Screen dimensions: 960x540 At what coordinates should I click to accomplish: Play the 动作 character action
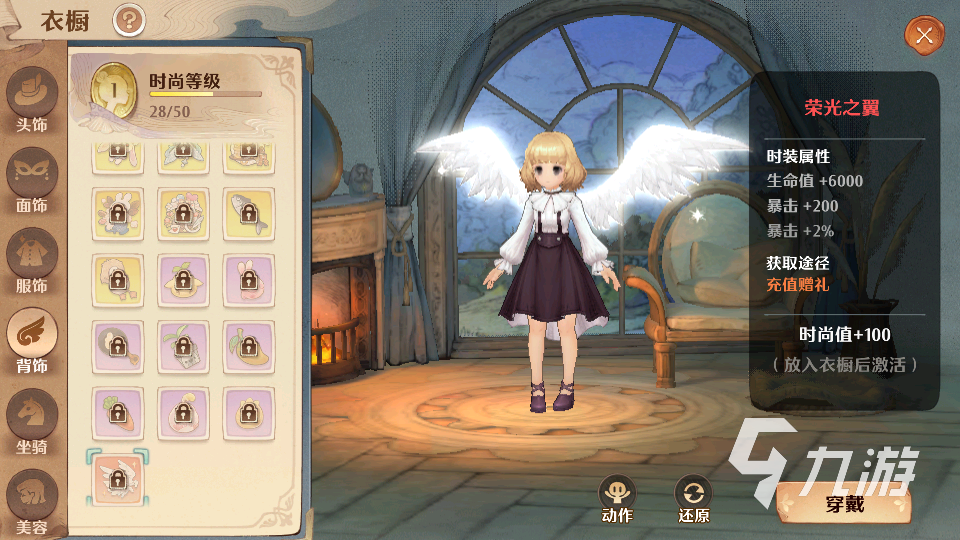point(617,495)
